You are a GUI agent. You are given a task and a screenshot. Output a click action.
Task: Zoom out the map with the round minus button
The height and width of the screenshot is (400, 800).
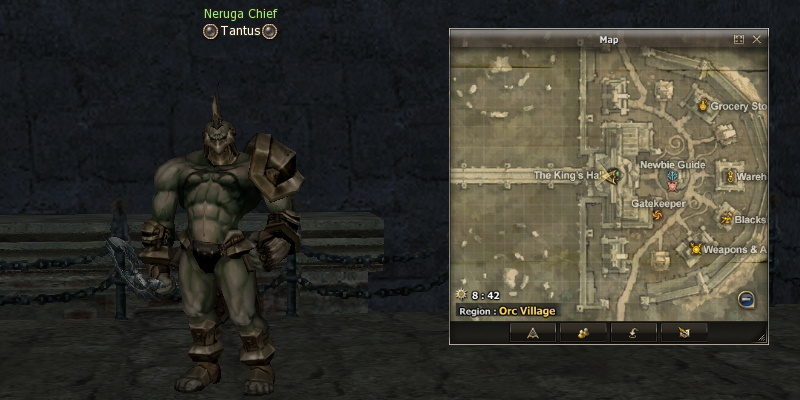tap(746, 299)
